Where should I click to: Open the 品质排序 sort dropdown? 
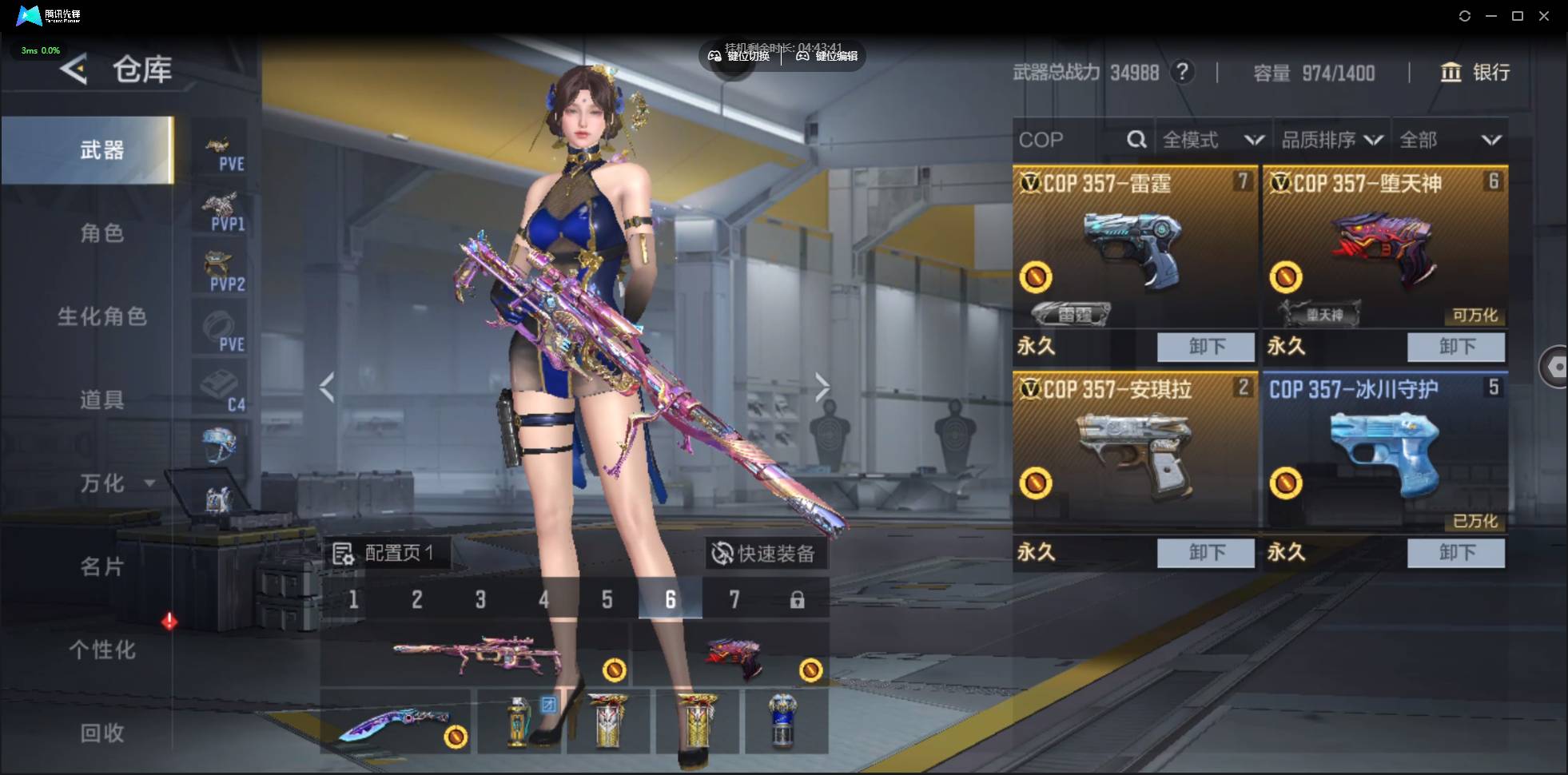pos(1331,141)
